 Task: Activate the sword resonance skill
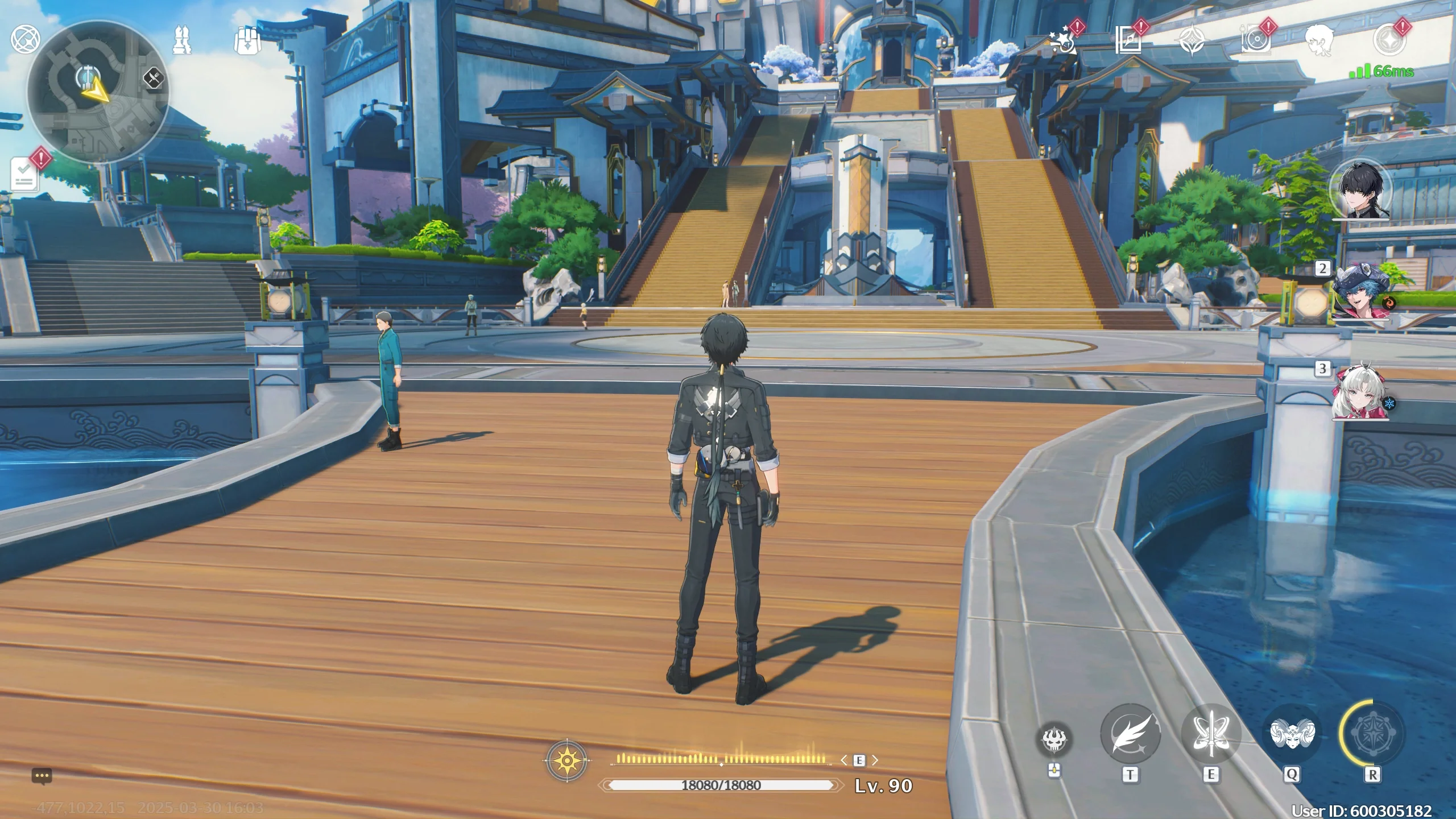pyautogui.click(x=1211, y=735)
